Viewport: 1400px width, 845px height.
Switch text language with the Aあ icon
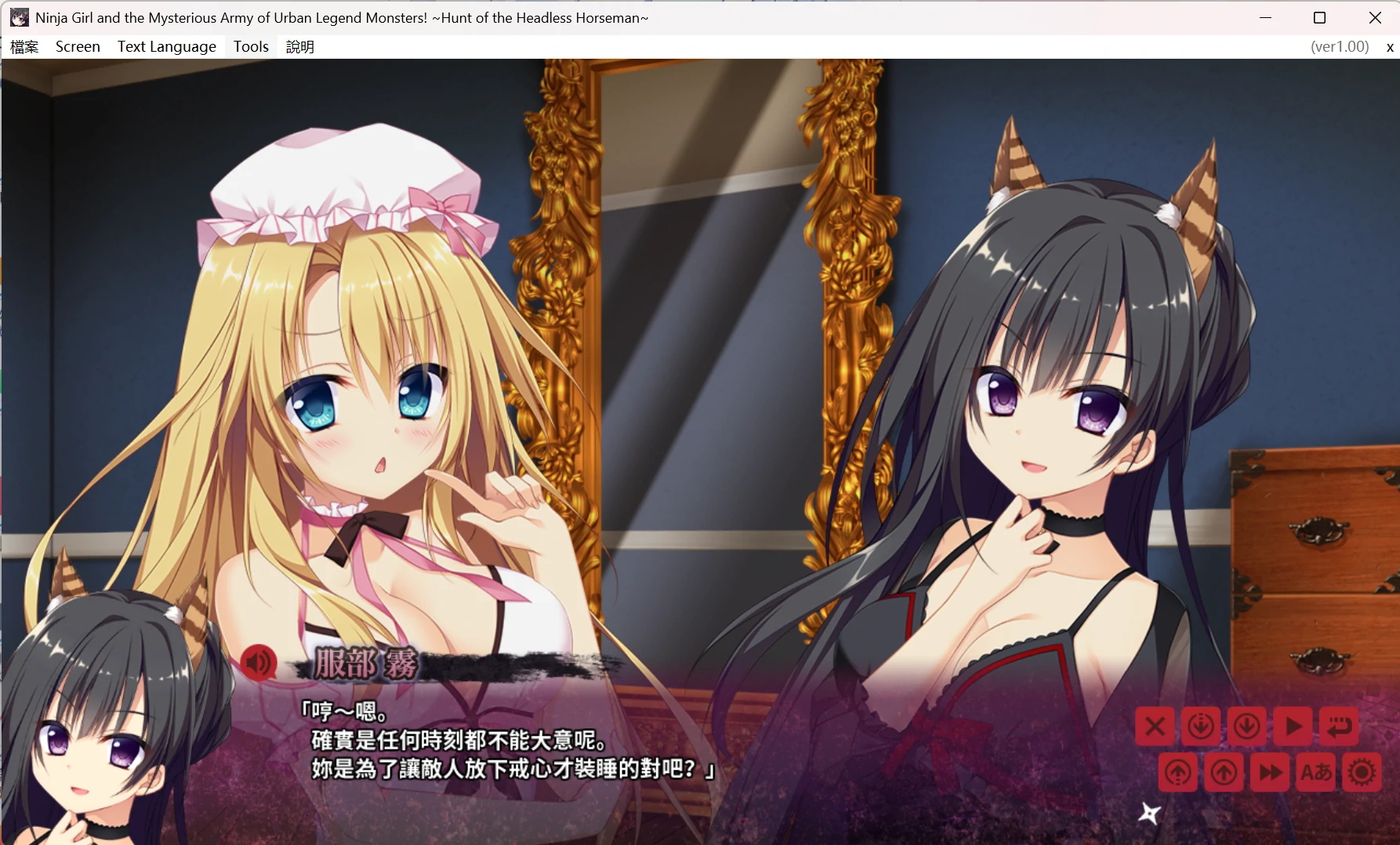tap(1315, 772)
